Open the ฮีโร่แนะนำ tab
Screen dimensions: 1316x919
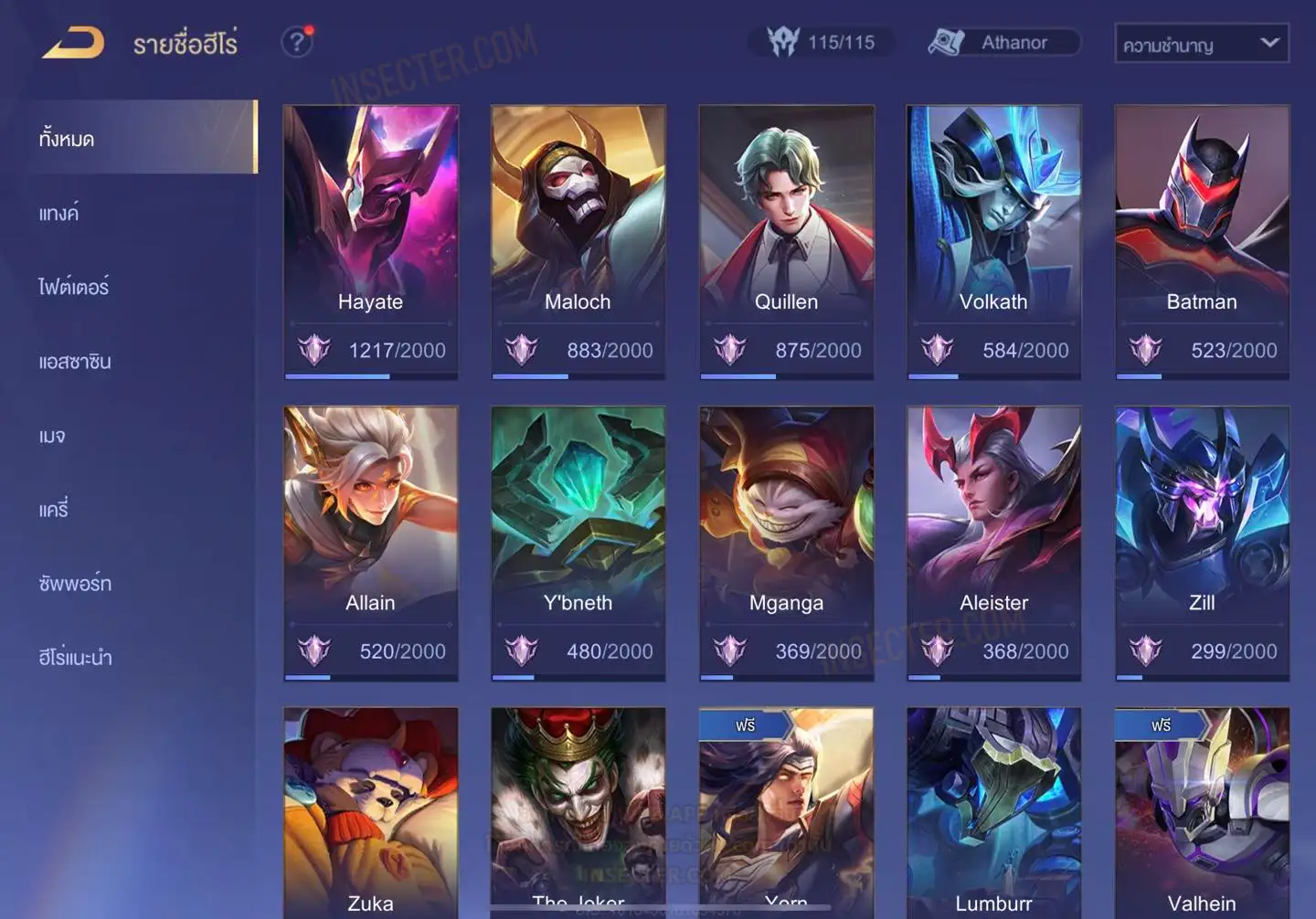tap(75, 658)
